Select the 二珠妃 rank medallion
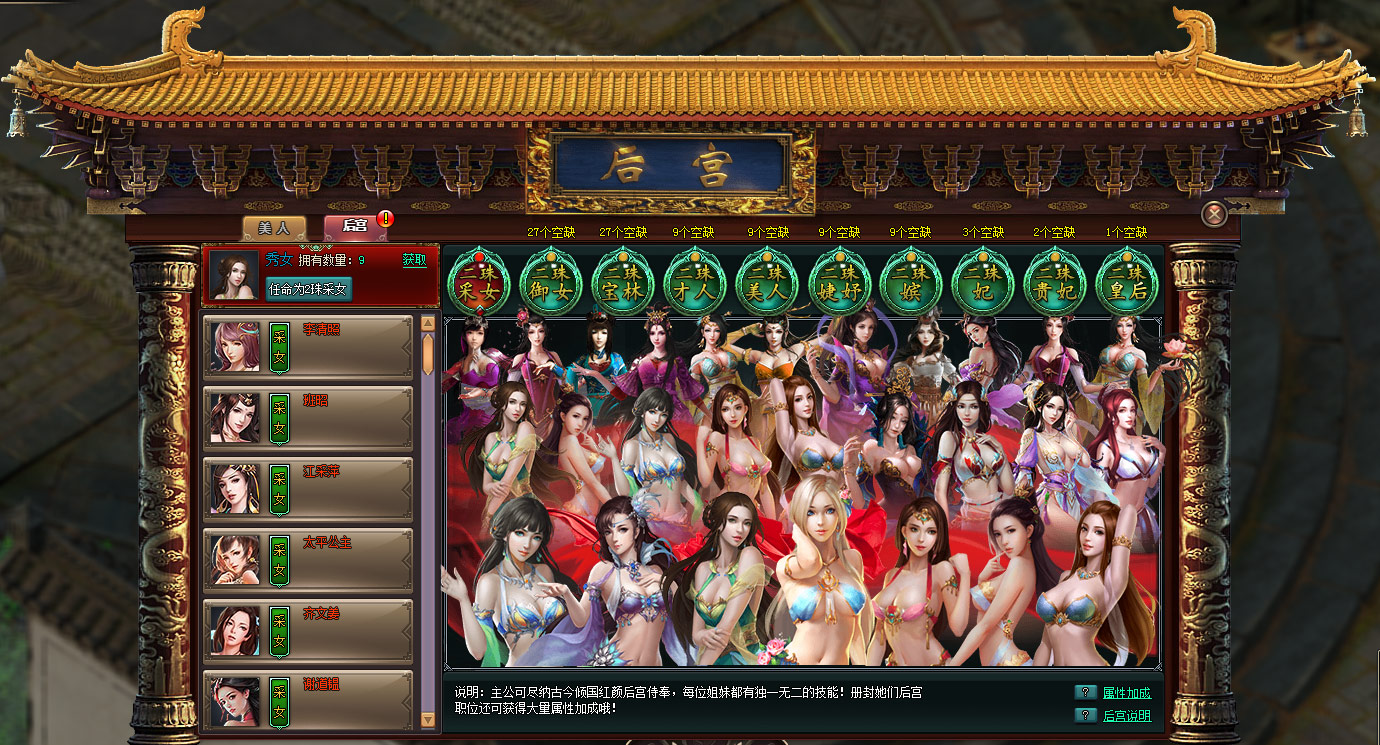Viewport: 1380px width, 745px height. [x=982, y=283]
